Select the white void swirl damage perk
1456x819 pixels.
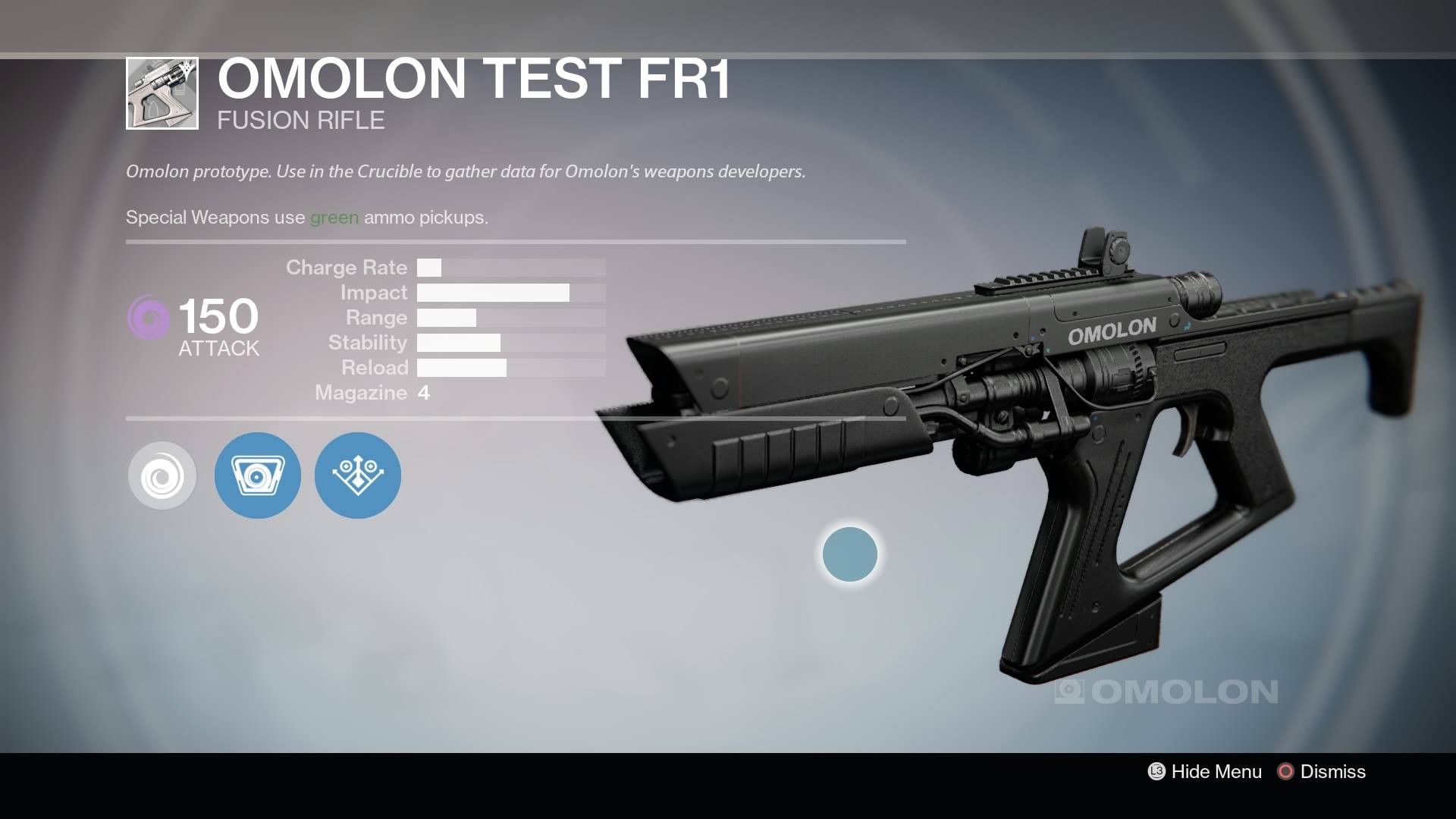162,475
